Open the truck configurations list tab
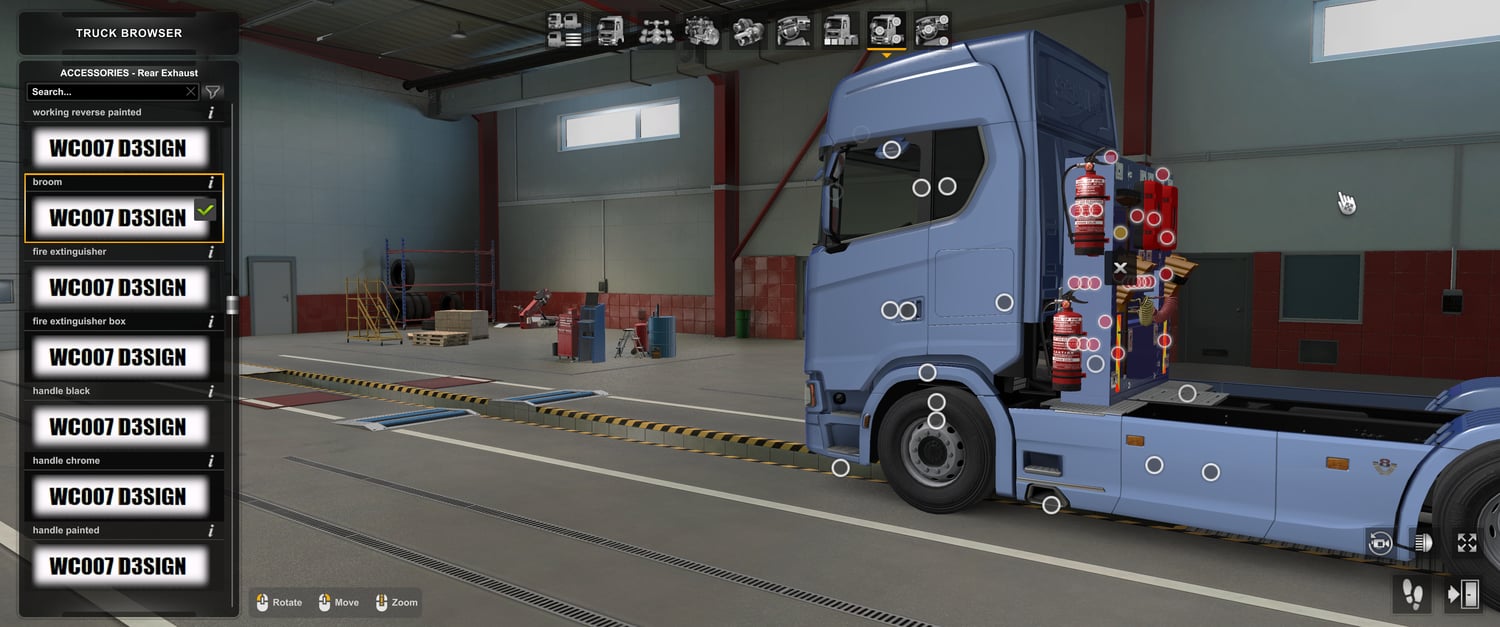This screenshot has height=627, width=1500. pos(565,31)
